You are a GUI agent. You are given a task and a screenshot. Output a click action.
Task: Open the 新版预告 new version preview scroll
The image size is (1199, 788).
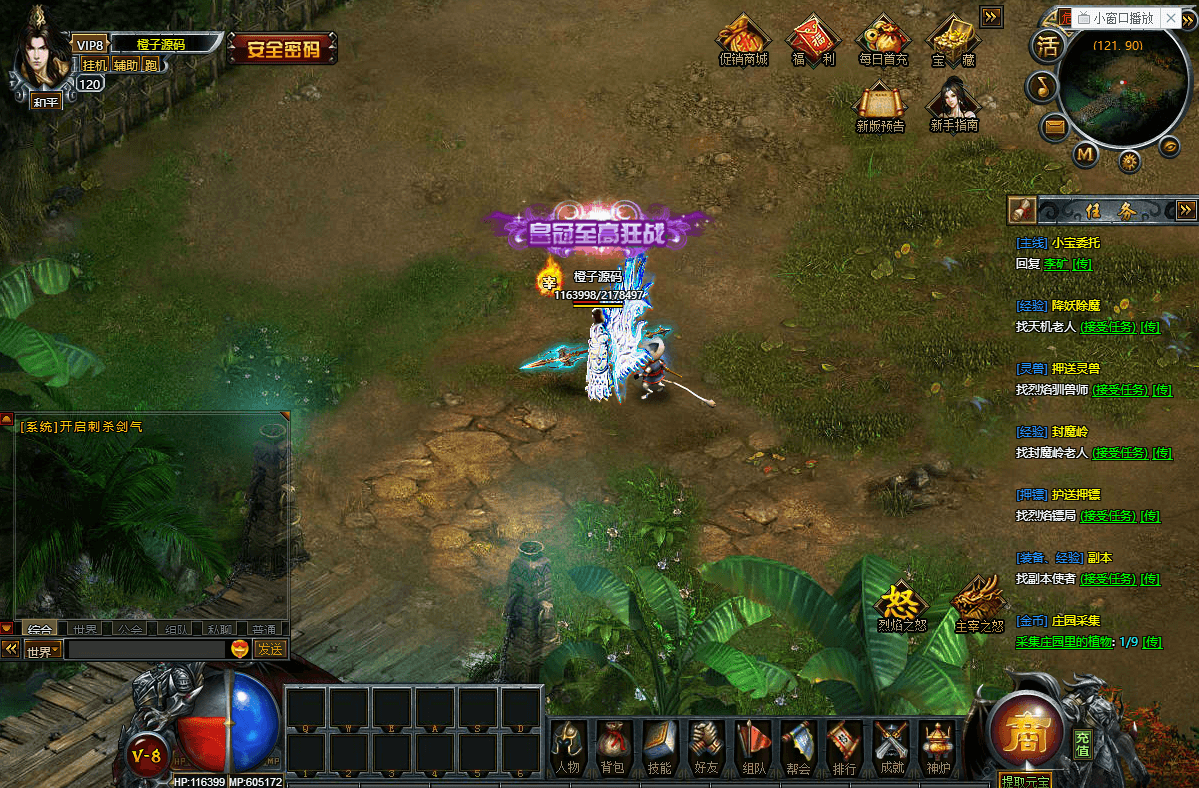pyautogui.click(x=880, y=106)
